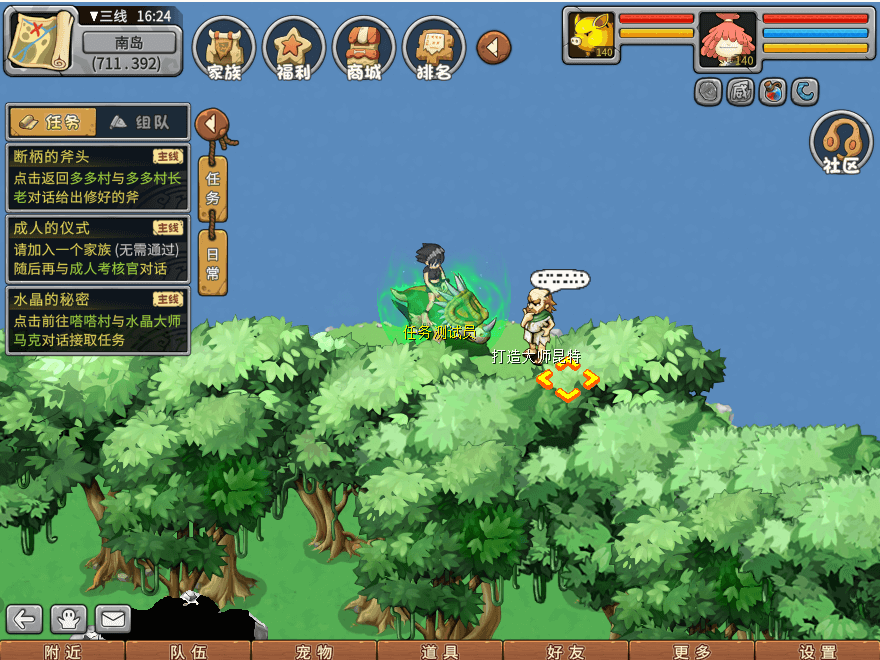Click the yellow pig pet portrait
Screen dimensions: 880x660
tap(590, 36)
